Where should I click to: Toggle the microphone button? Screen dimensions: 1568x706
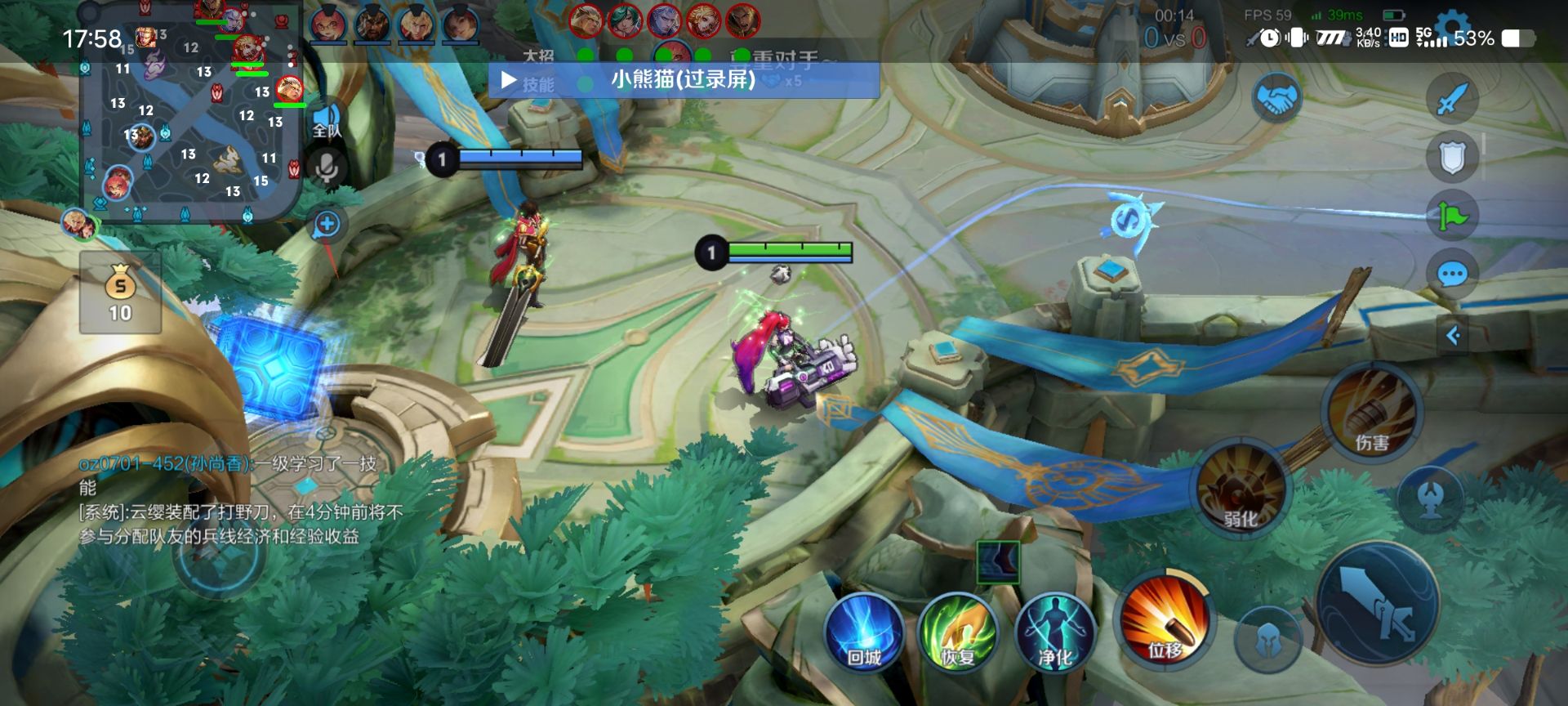click(327, 168)
